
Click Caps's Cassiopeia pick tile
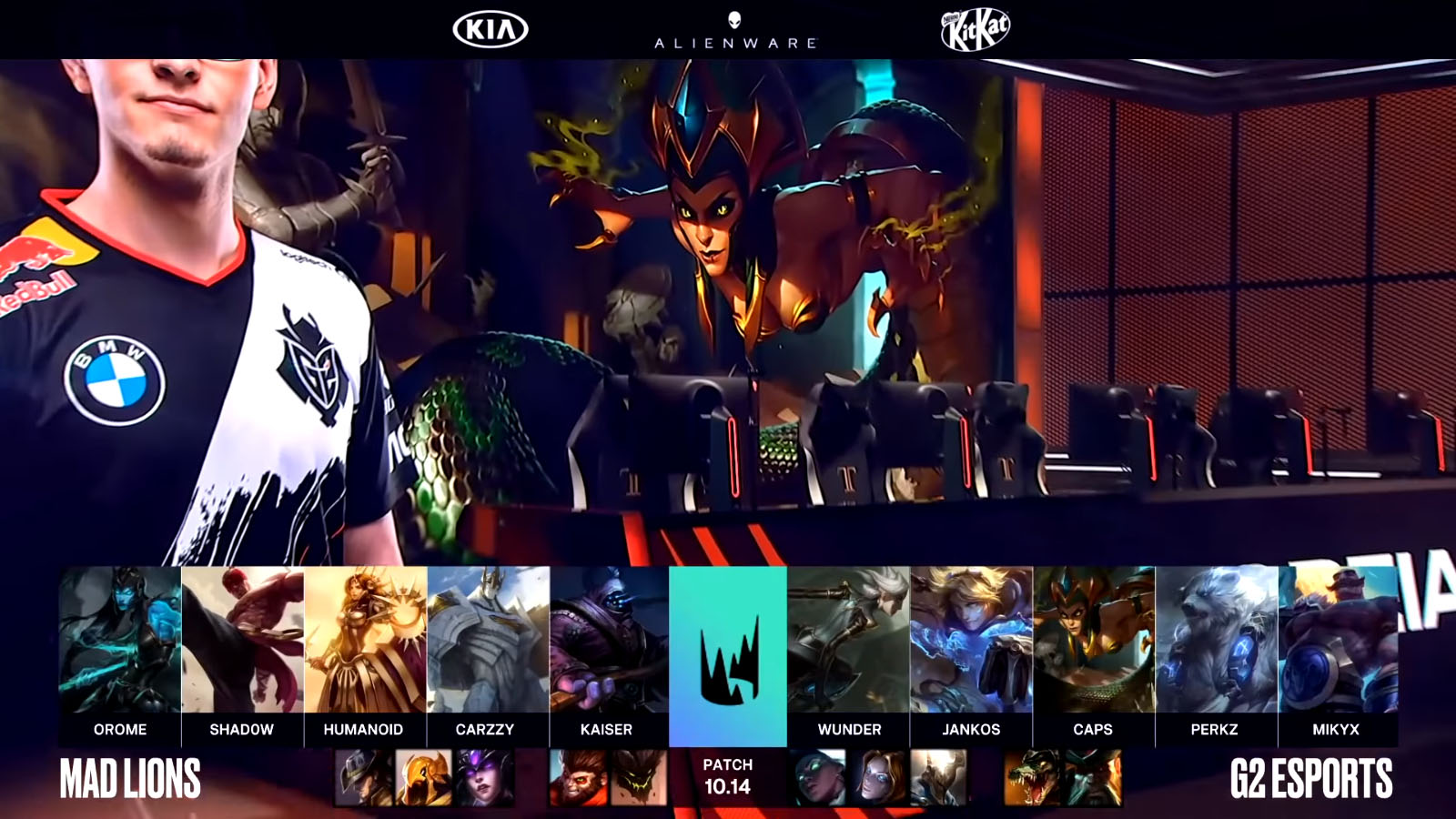(x=1094, y=641)
